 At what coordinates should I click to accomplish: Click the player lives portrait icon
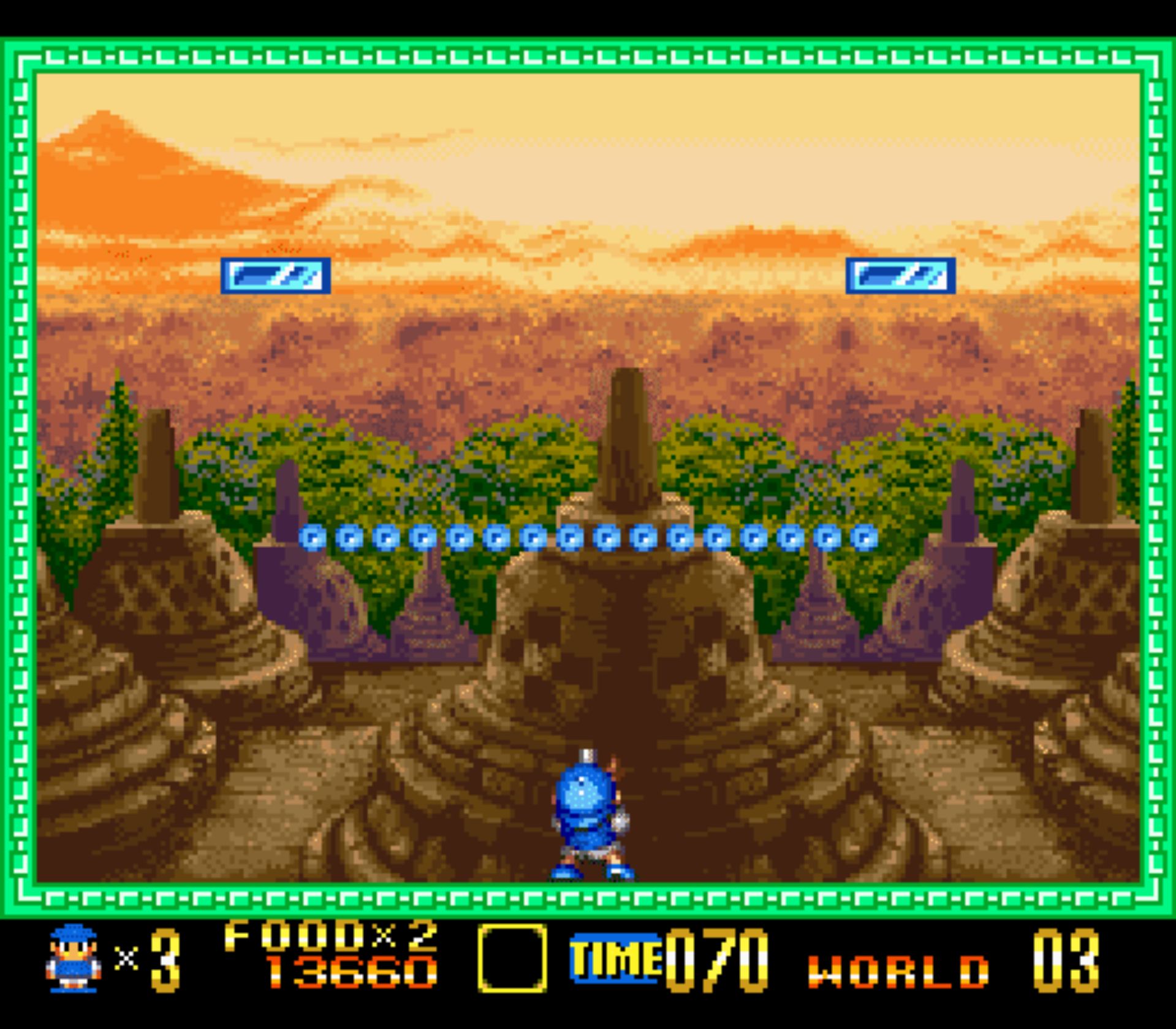(74, 958)
